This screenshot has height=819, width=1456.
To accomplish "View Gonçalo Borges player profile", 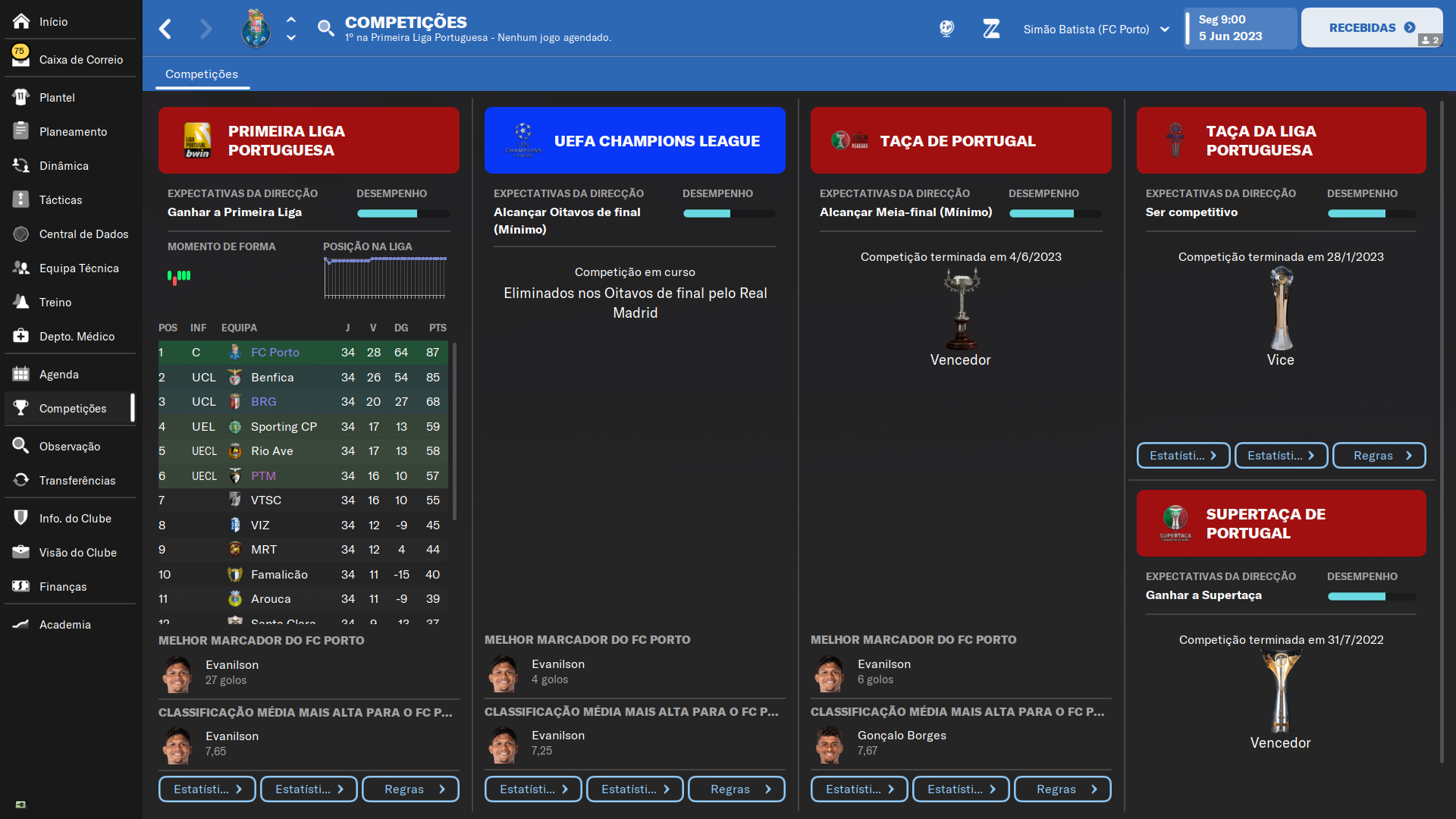I will [902, 736].
